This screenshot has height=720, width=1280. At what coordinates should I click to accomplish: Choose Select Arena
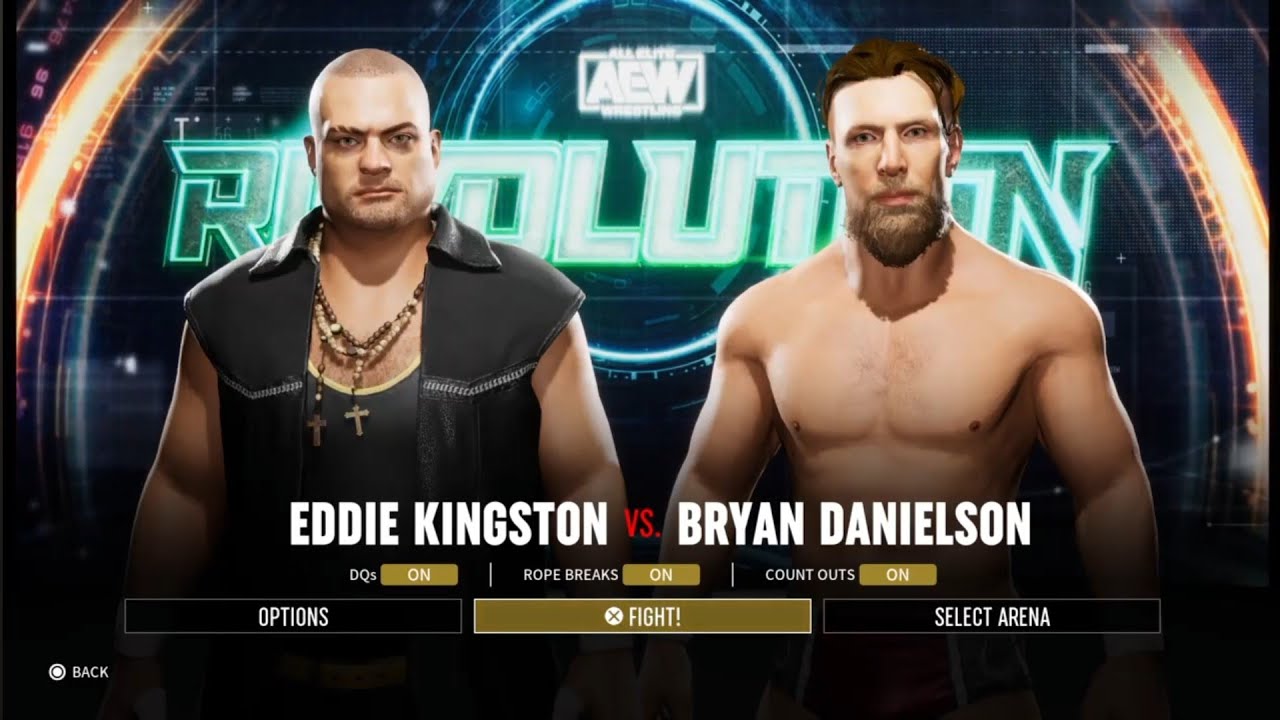point(991,617)
